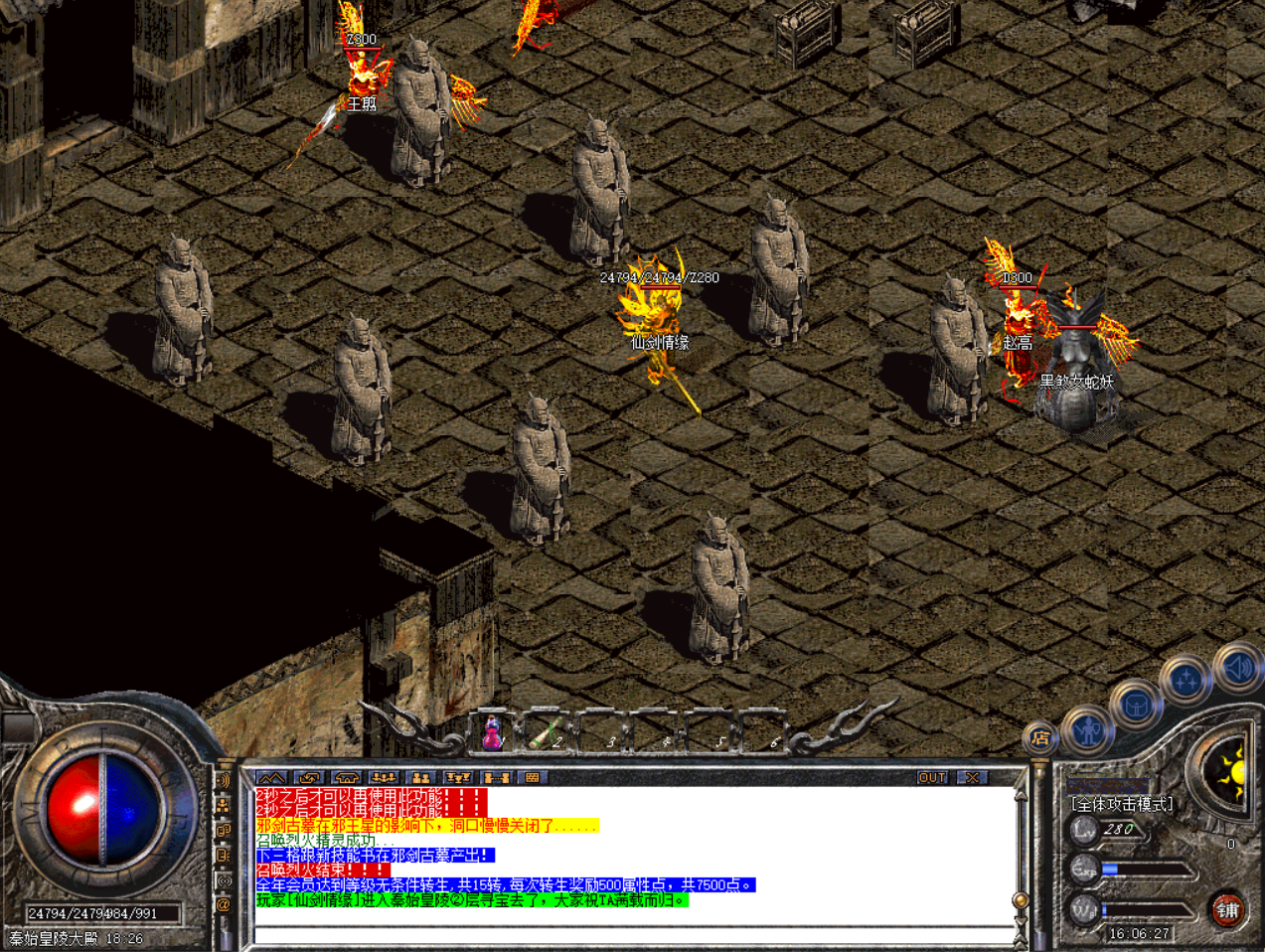1265x952 pixels.
Task: Open the character equipment round button
Action: pos(1088,730)
